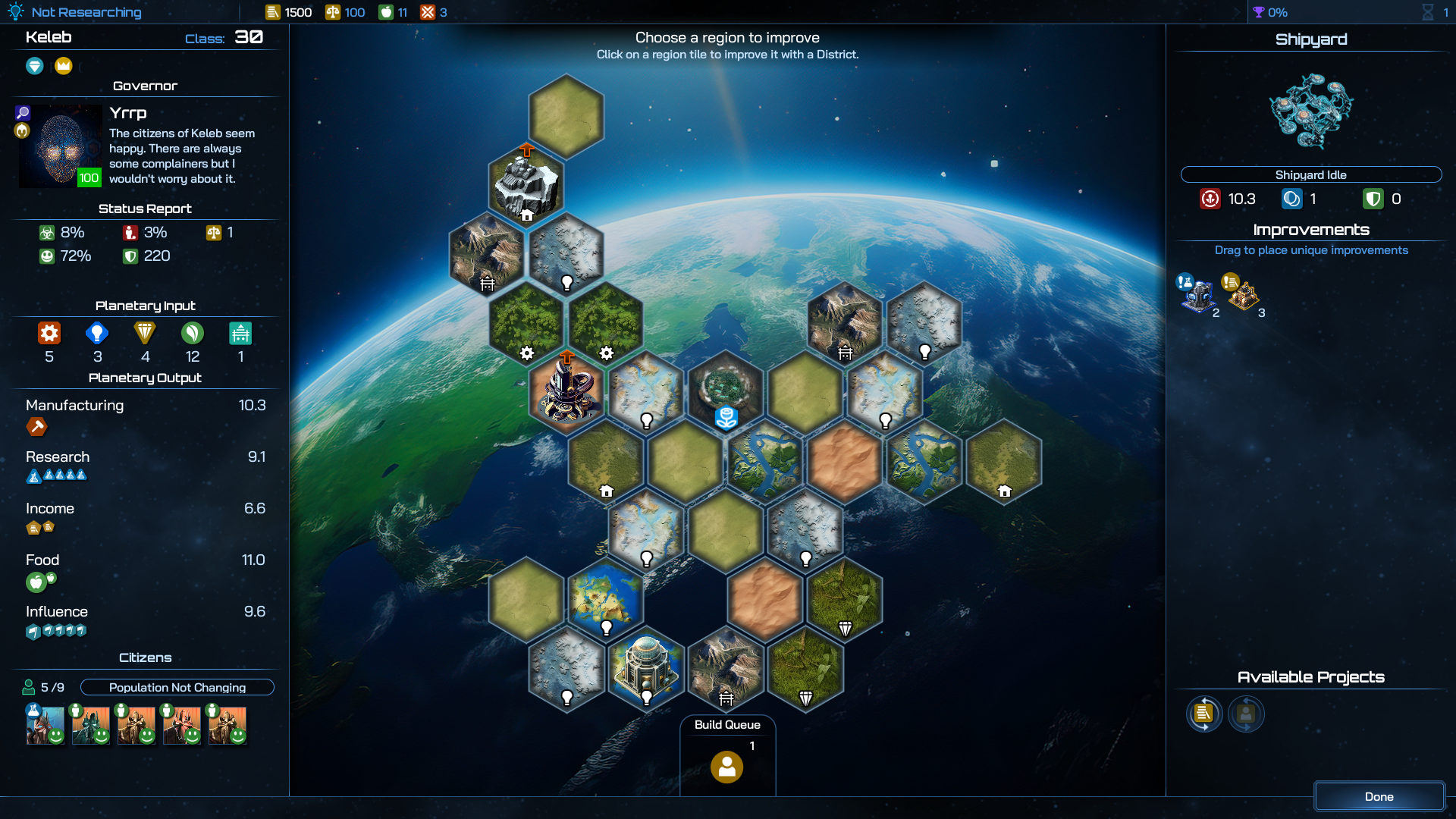Open the Population Not Changing bar

(x=177, y=687)
